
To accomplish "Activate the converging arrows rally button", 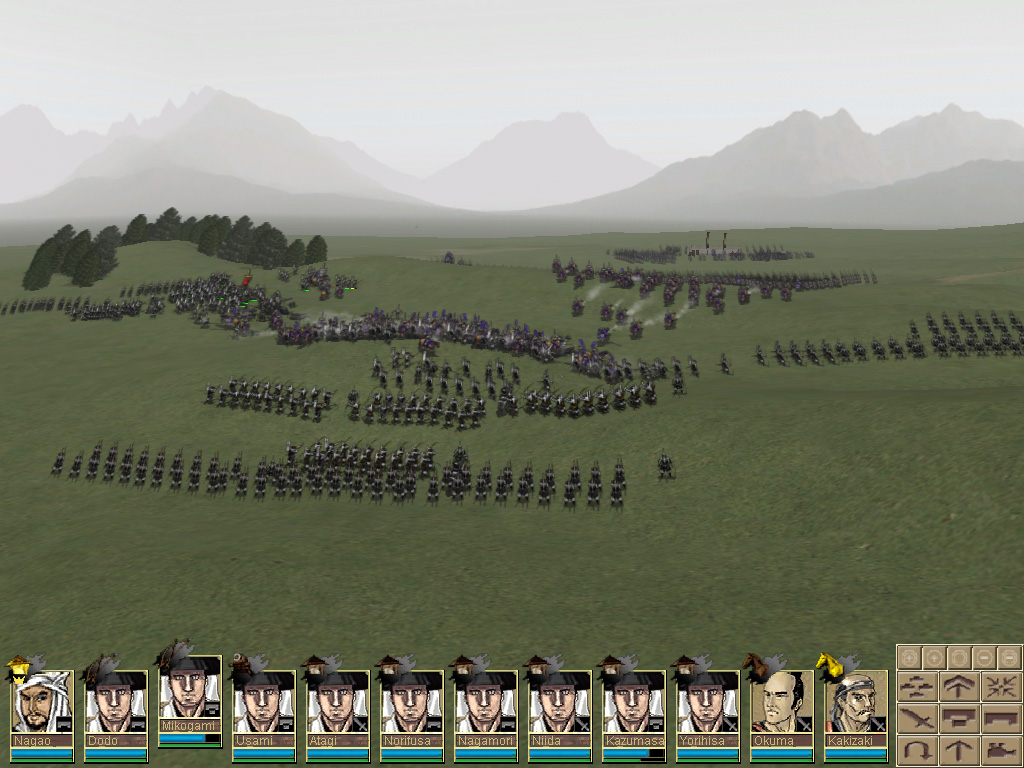I will tap(1000, 687).
